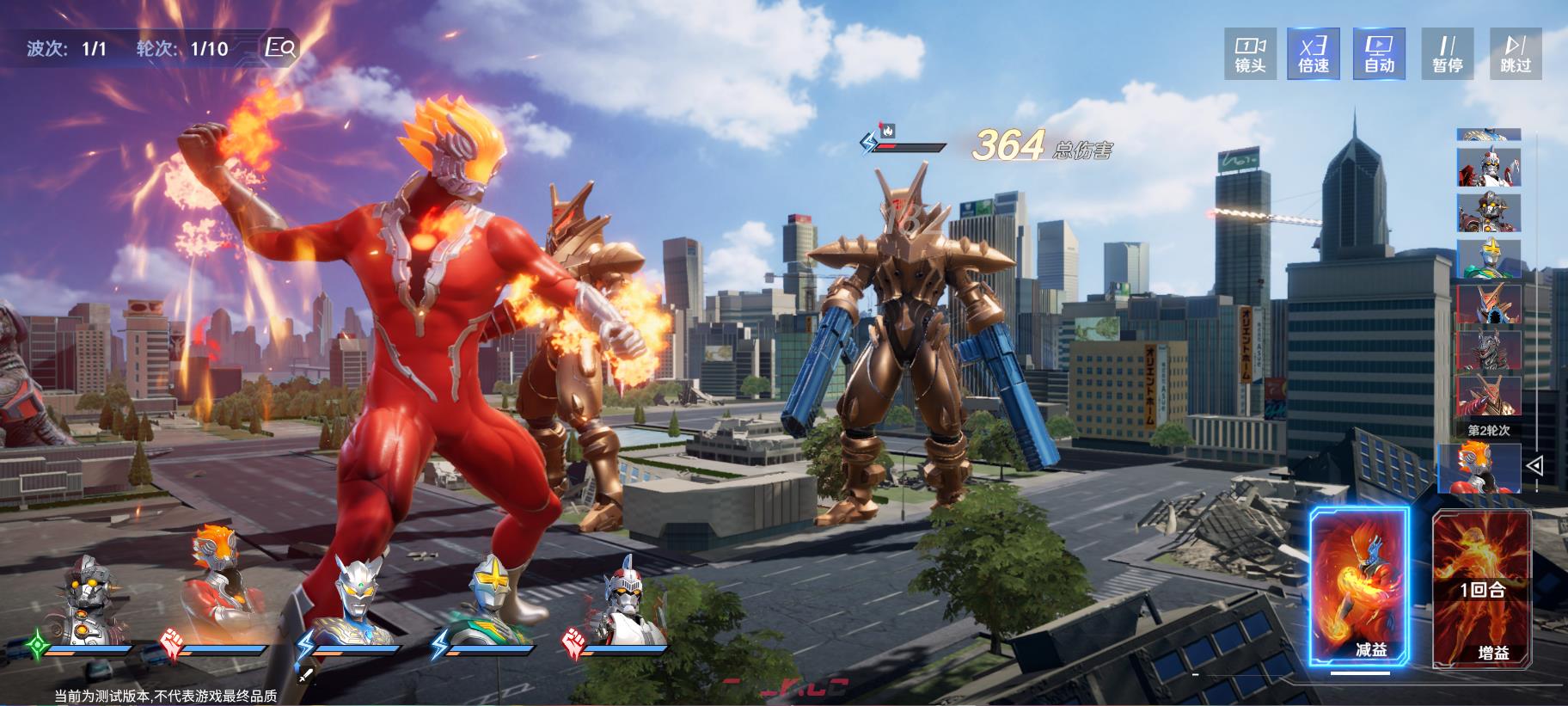Select the 减益 debuff skill card

[1359, 587]
